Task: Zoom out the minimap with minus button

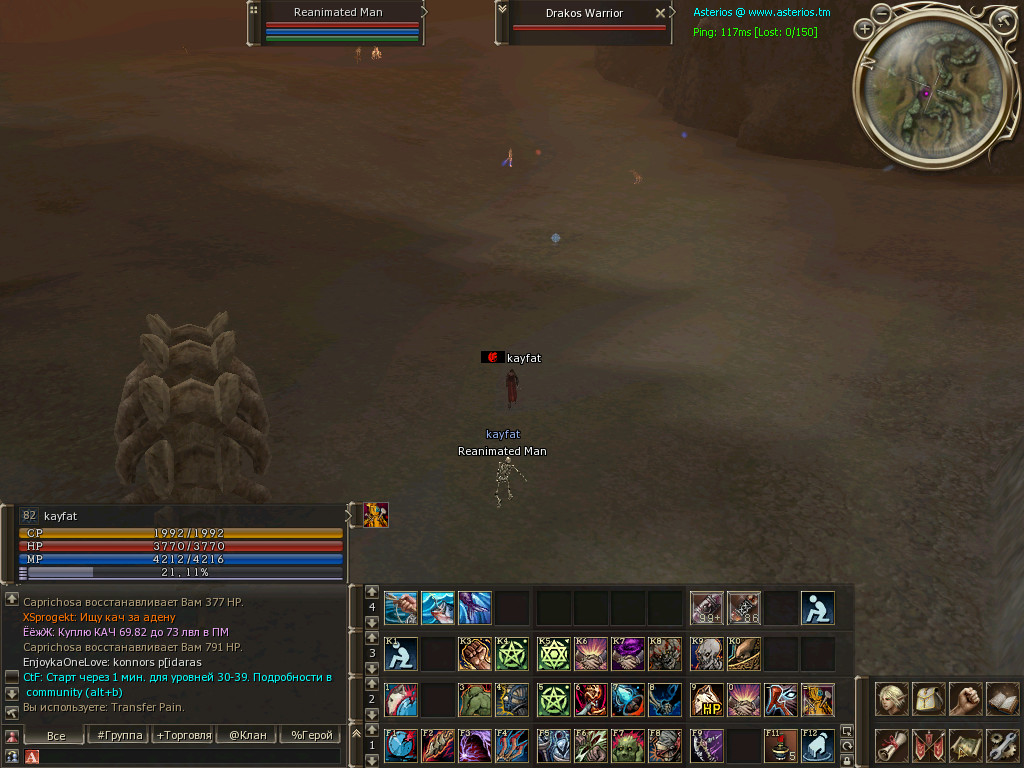Action: tap(881, 13)
